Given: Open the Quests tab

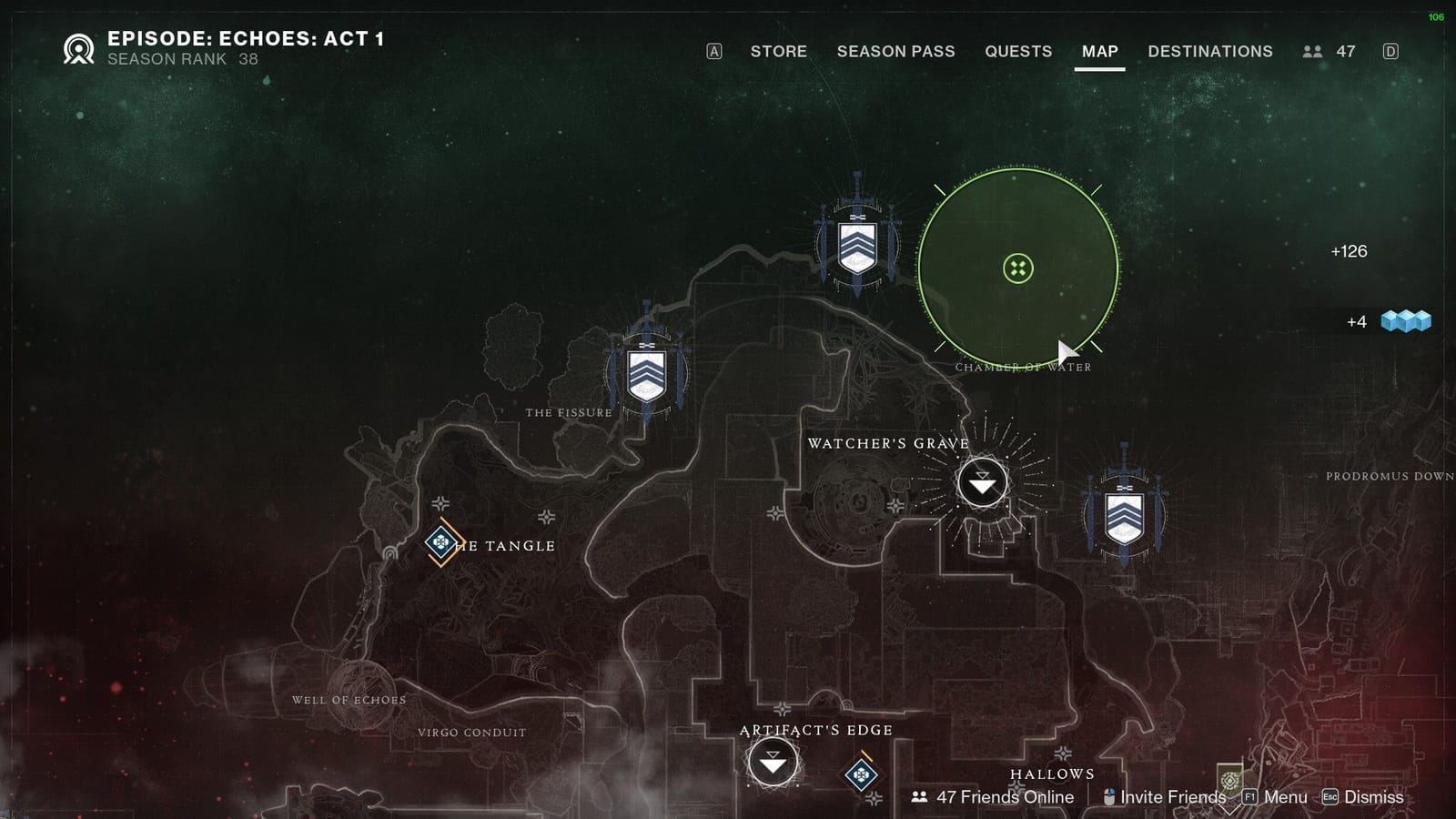Looking at the screenshot, I should pos(1018,52).
